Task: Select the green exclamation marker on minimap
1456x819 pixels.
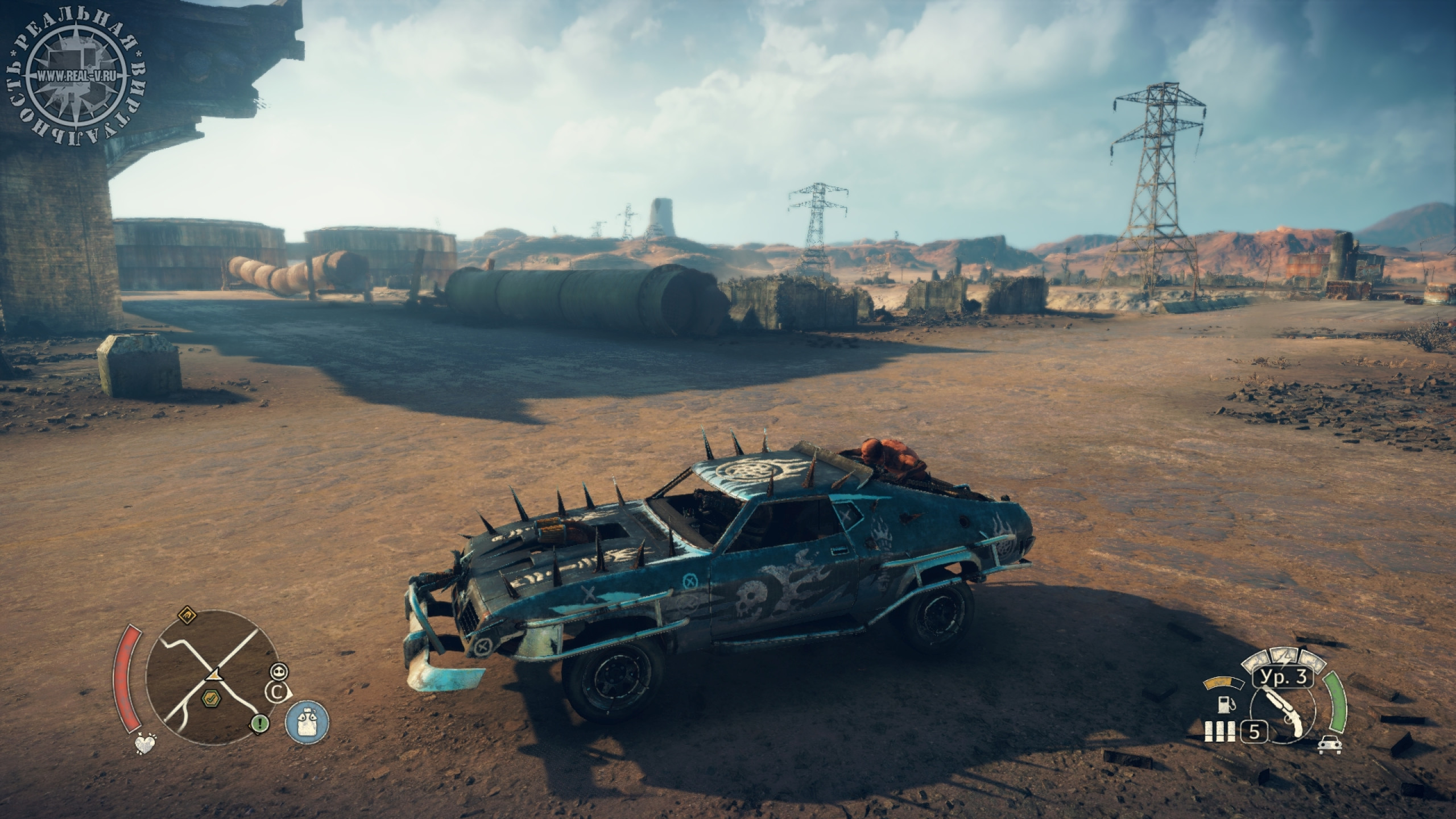Action: (260, 723)
